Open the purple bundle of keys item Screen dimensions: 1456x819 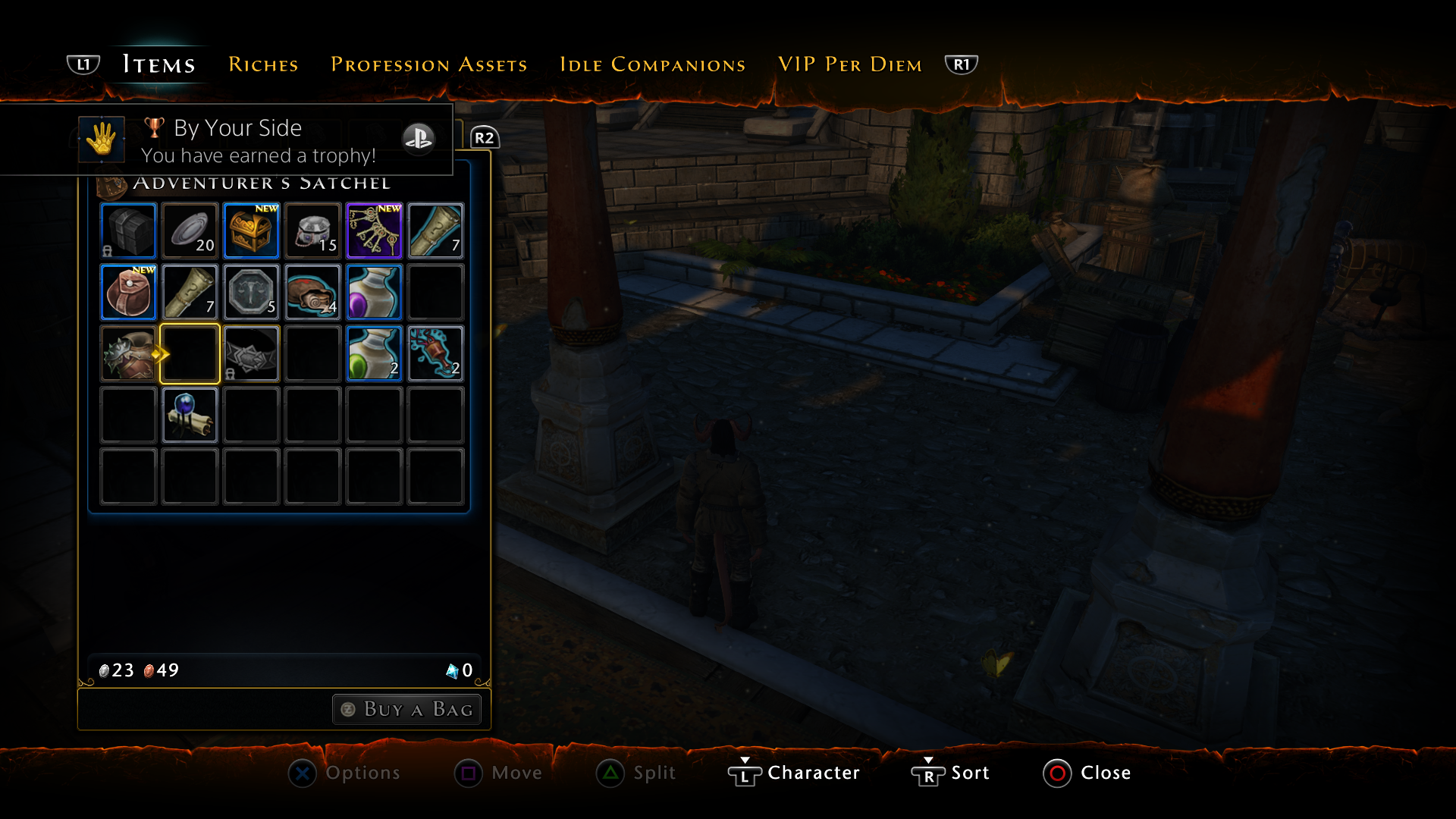click(374, 231)
